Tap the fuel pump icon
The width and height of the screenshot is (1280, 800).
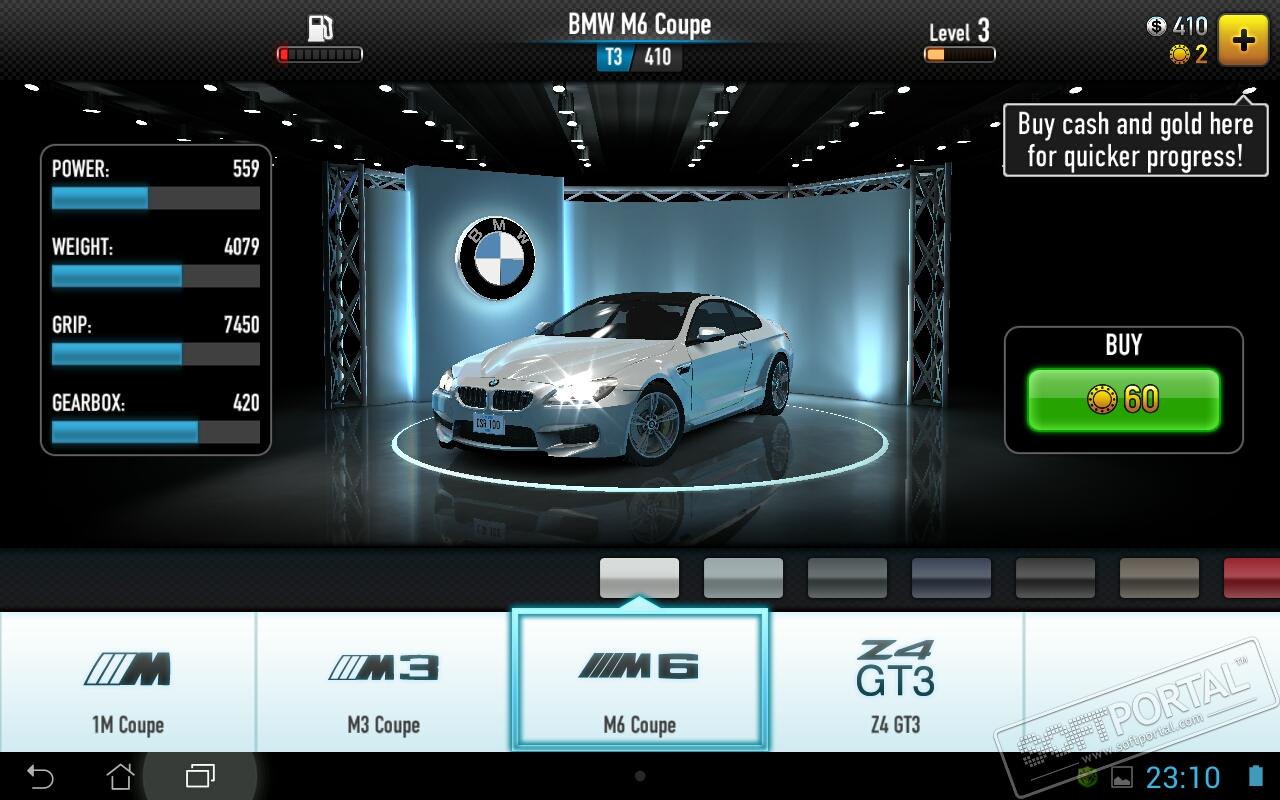pyautogui.click(x=319, y=28)
